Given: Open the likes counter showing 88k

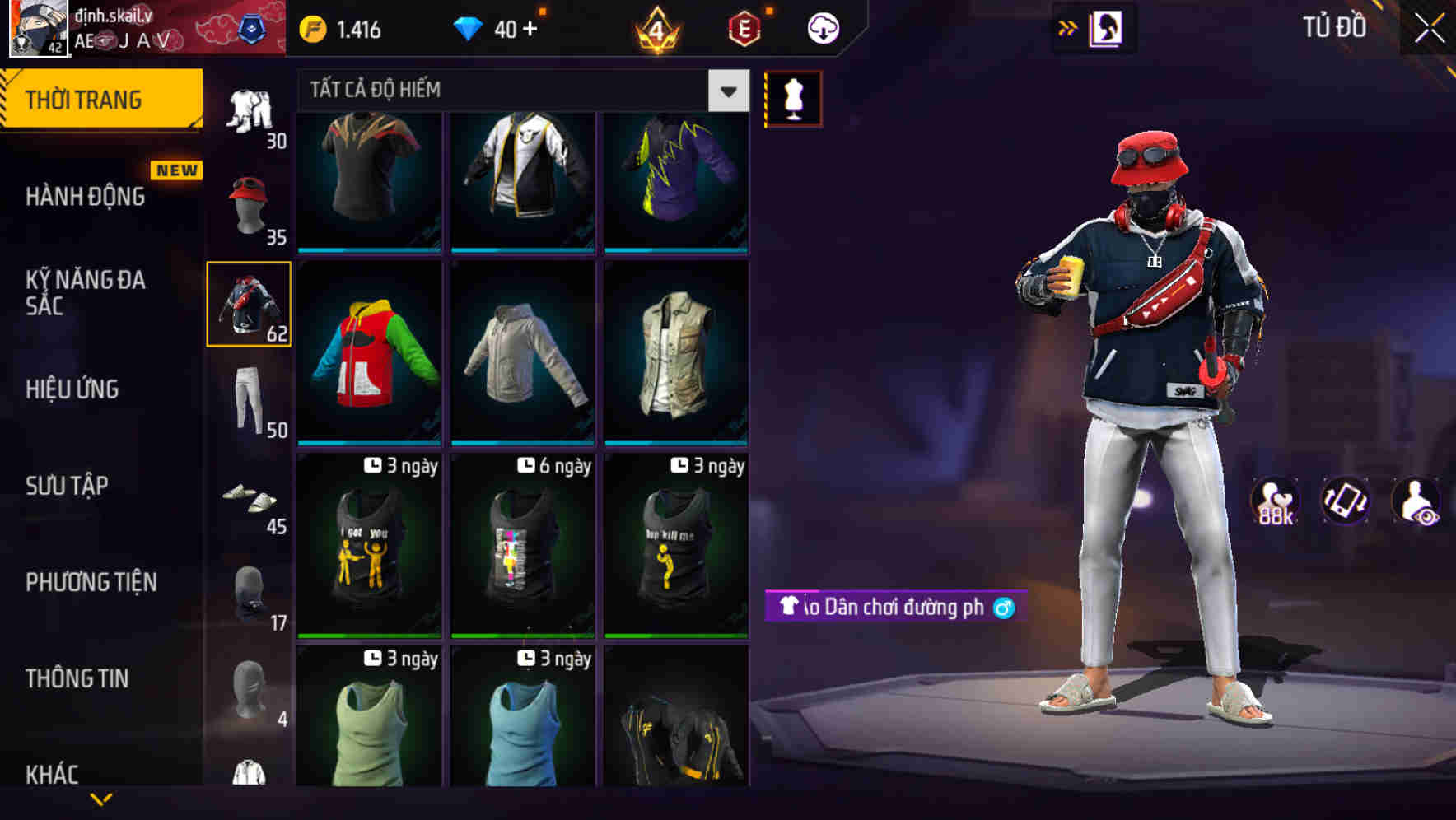Looking at the screenshot, I should 1276,501.
